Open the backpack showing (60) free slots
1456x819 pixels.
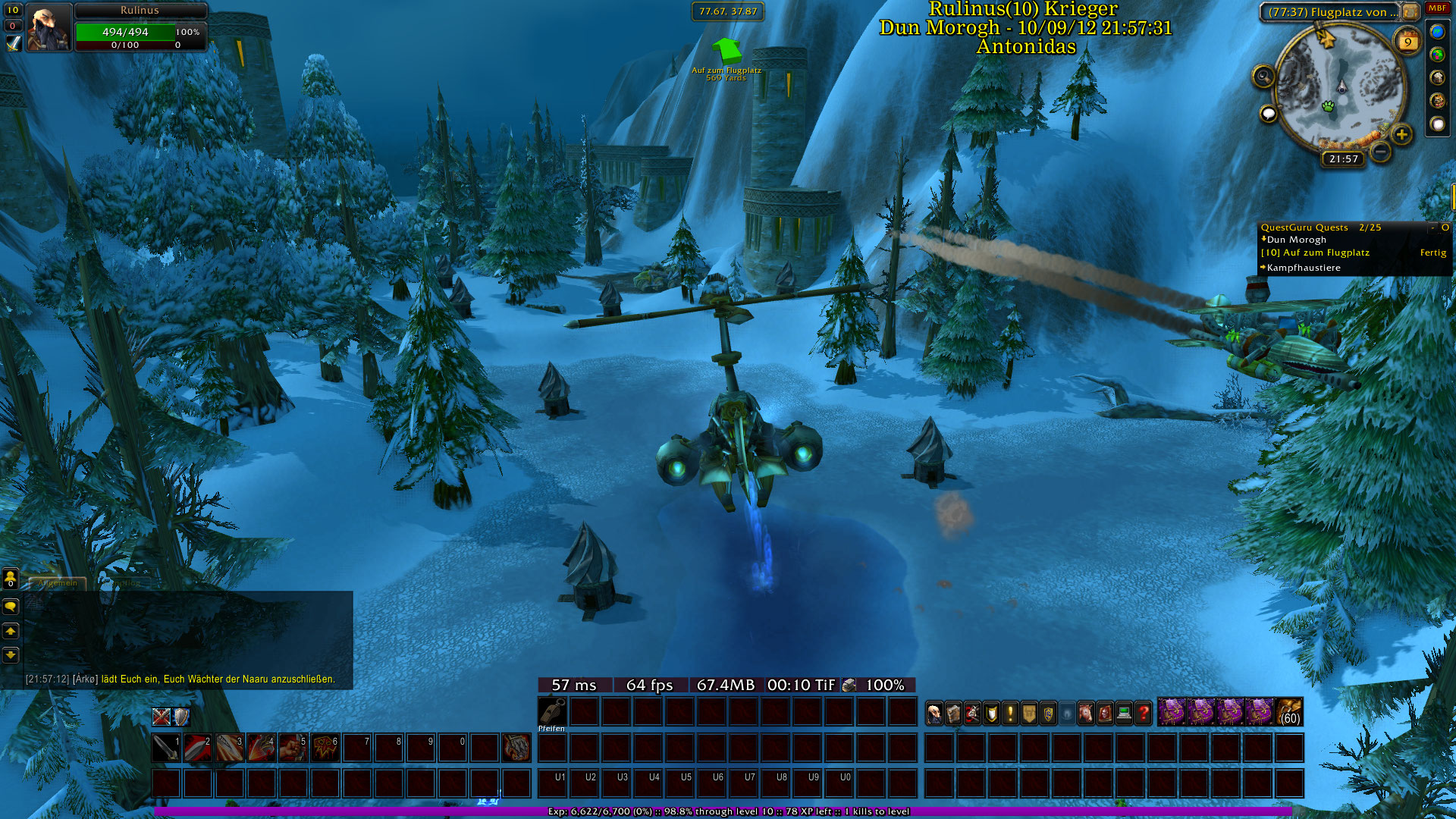click(1289, 713)
